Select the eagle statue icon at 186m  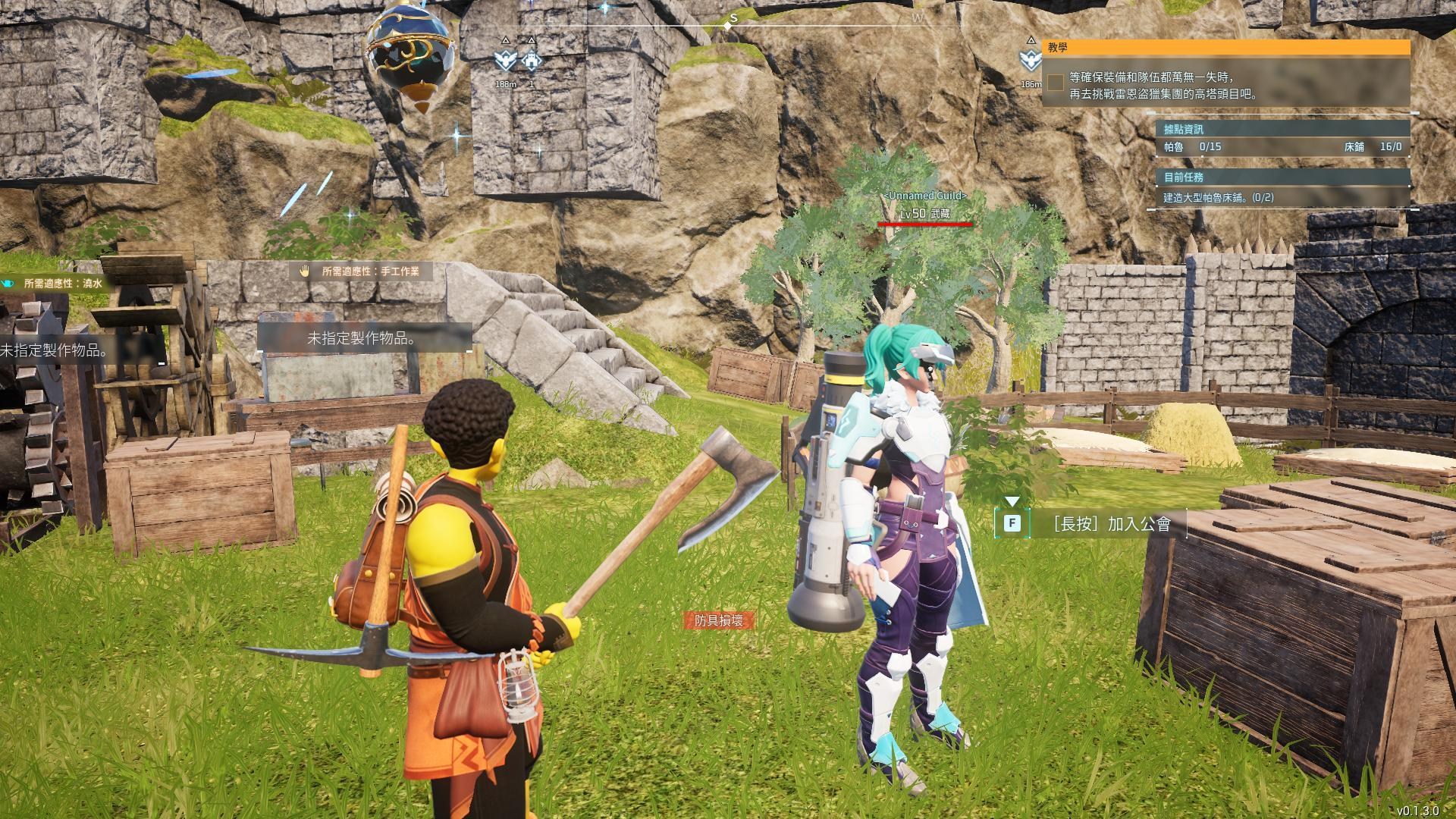[1031, 61]
